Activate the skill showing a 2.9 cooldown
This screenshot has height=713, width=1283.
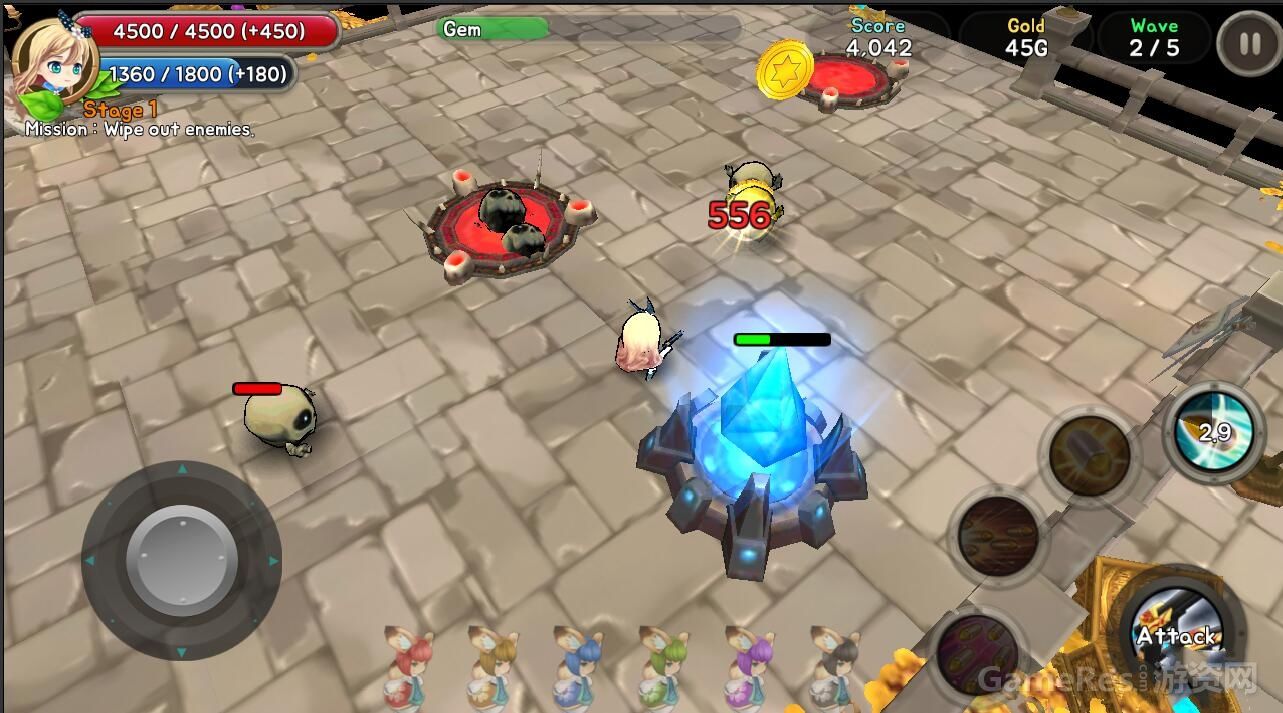pos(1213,431)
